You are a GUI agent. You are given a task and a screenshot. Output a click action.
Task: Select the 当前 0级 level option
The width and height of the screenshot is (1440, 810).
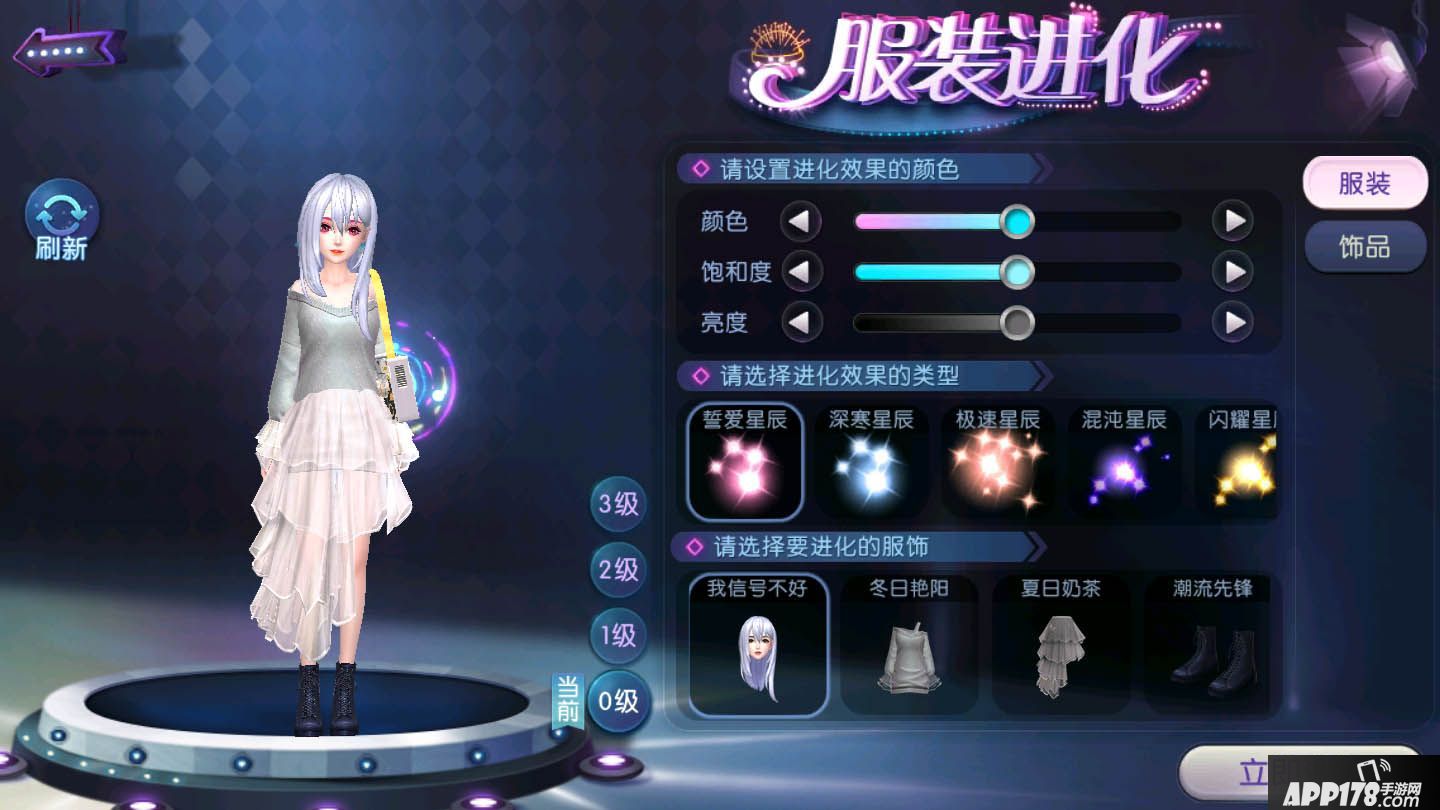617,703
